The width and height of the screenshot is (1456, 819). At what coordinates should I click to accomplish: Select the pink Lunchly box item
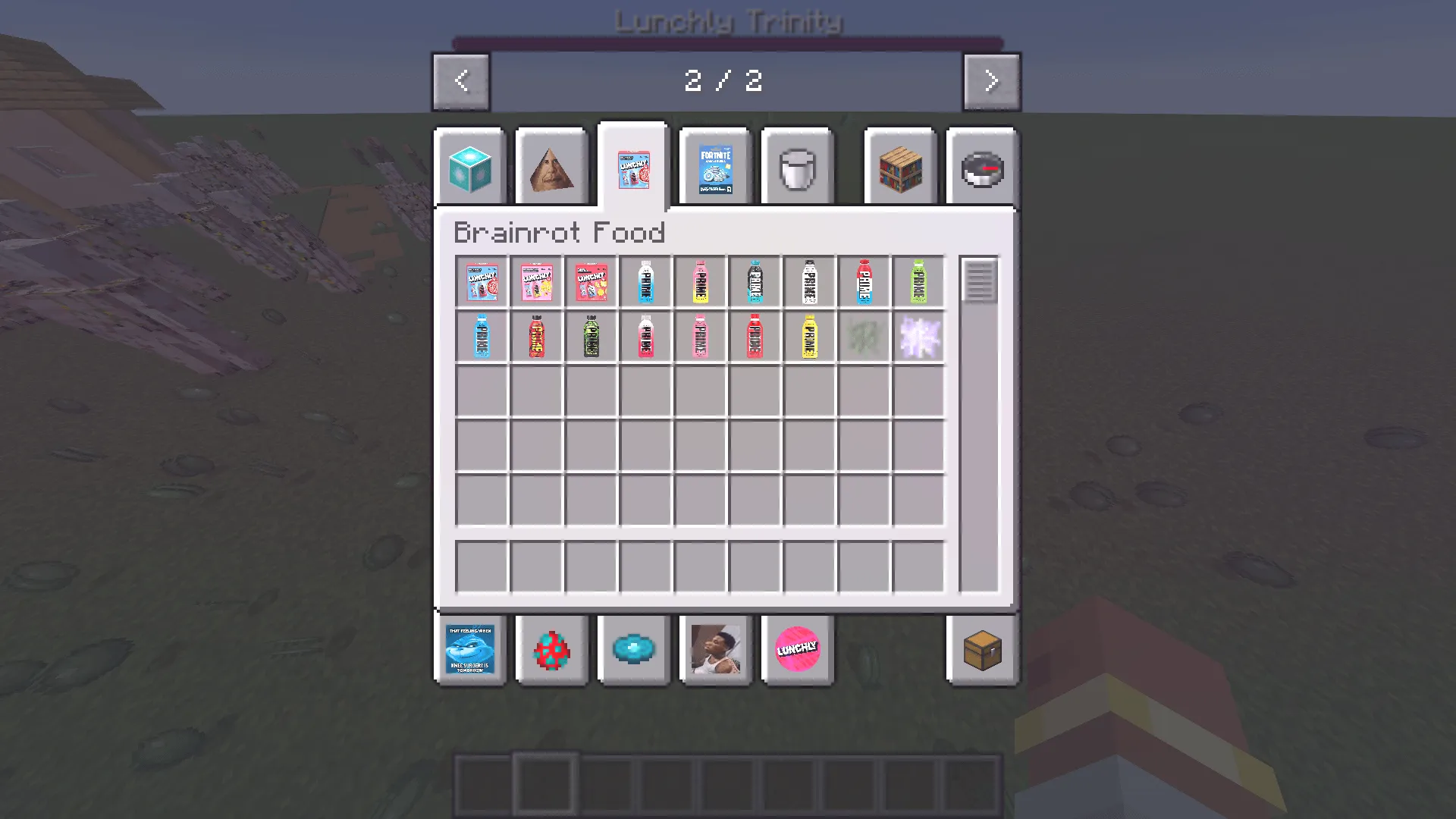(537, 281)
